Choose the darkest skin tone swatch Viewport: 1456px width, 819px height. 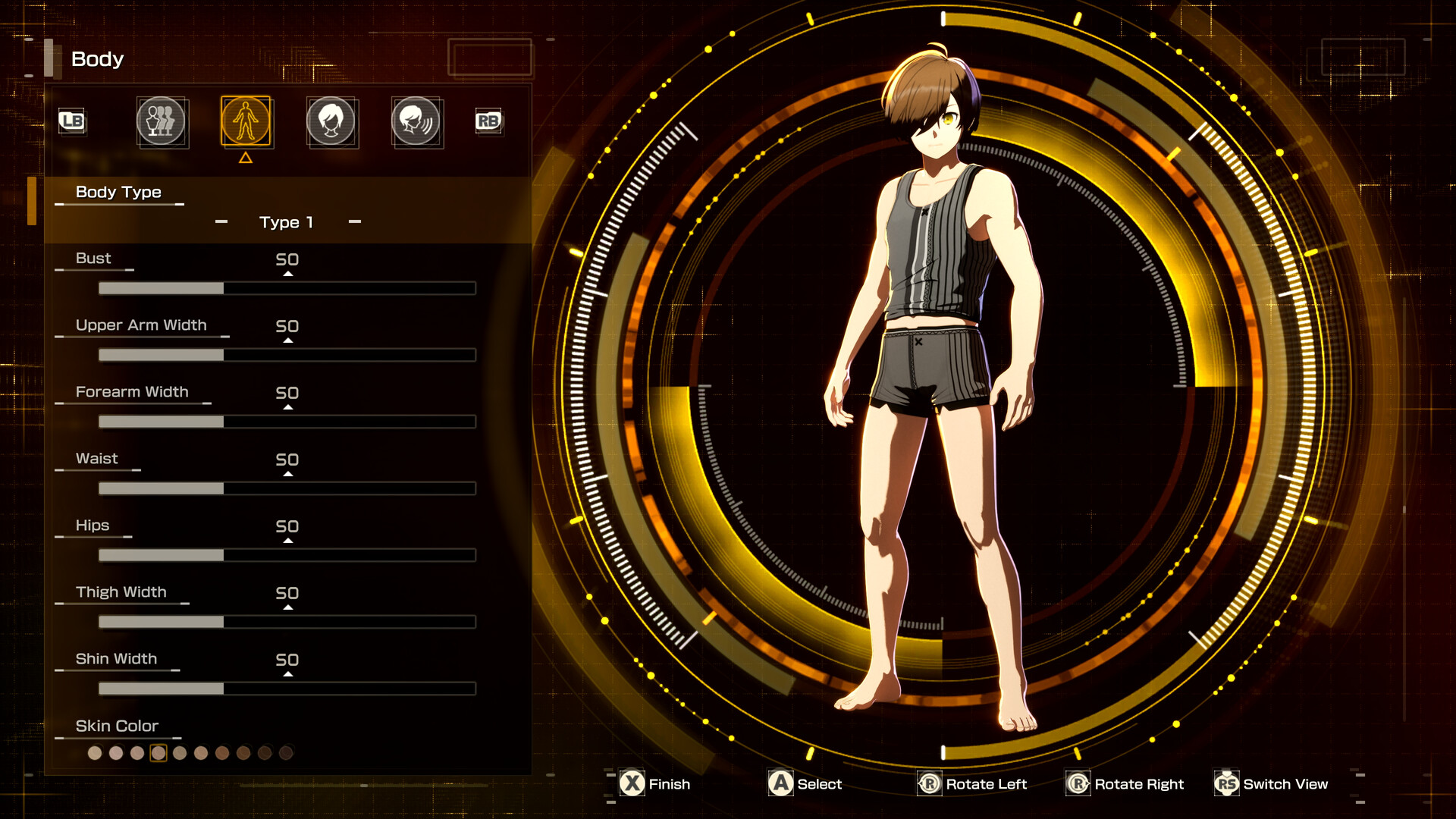click(x=284, y=755)
